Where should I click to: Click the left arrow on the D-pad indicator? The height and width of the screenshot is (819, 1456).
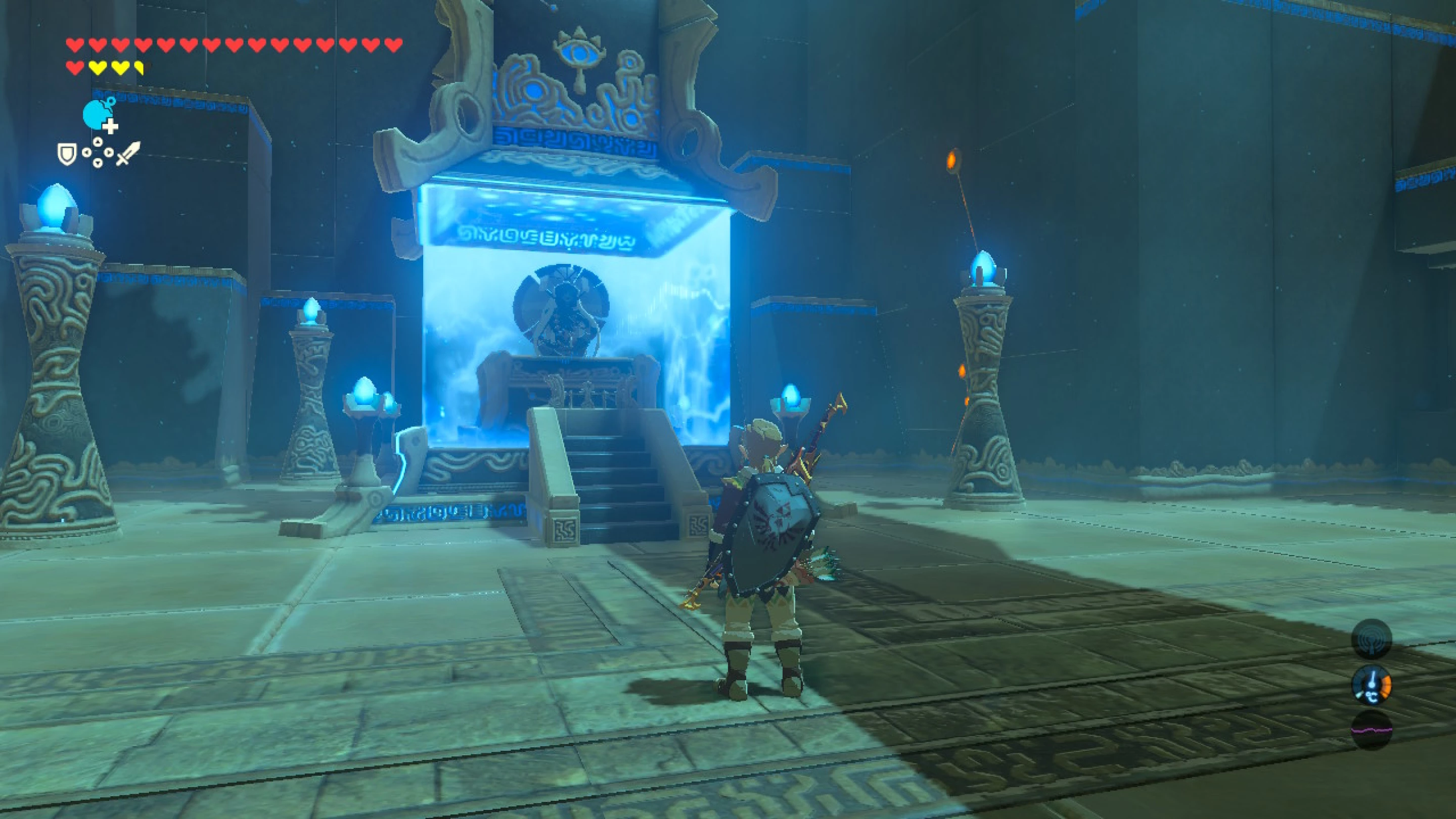pyautogui.click(x=86, y=153)
